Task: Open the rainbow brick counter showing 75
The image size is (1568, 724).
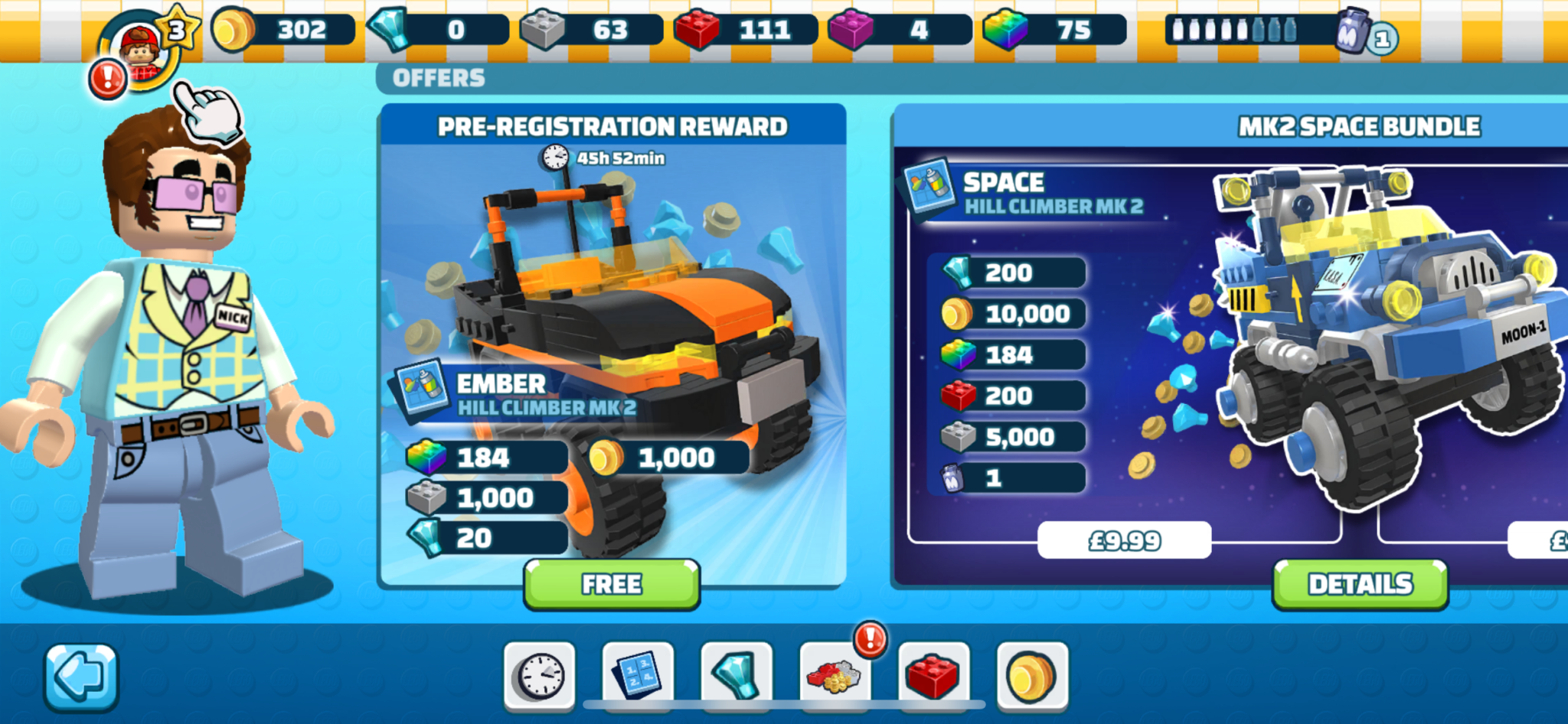Action: pyautogui.click(x=1049, y=31)
